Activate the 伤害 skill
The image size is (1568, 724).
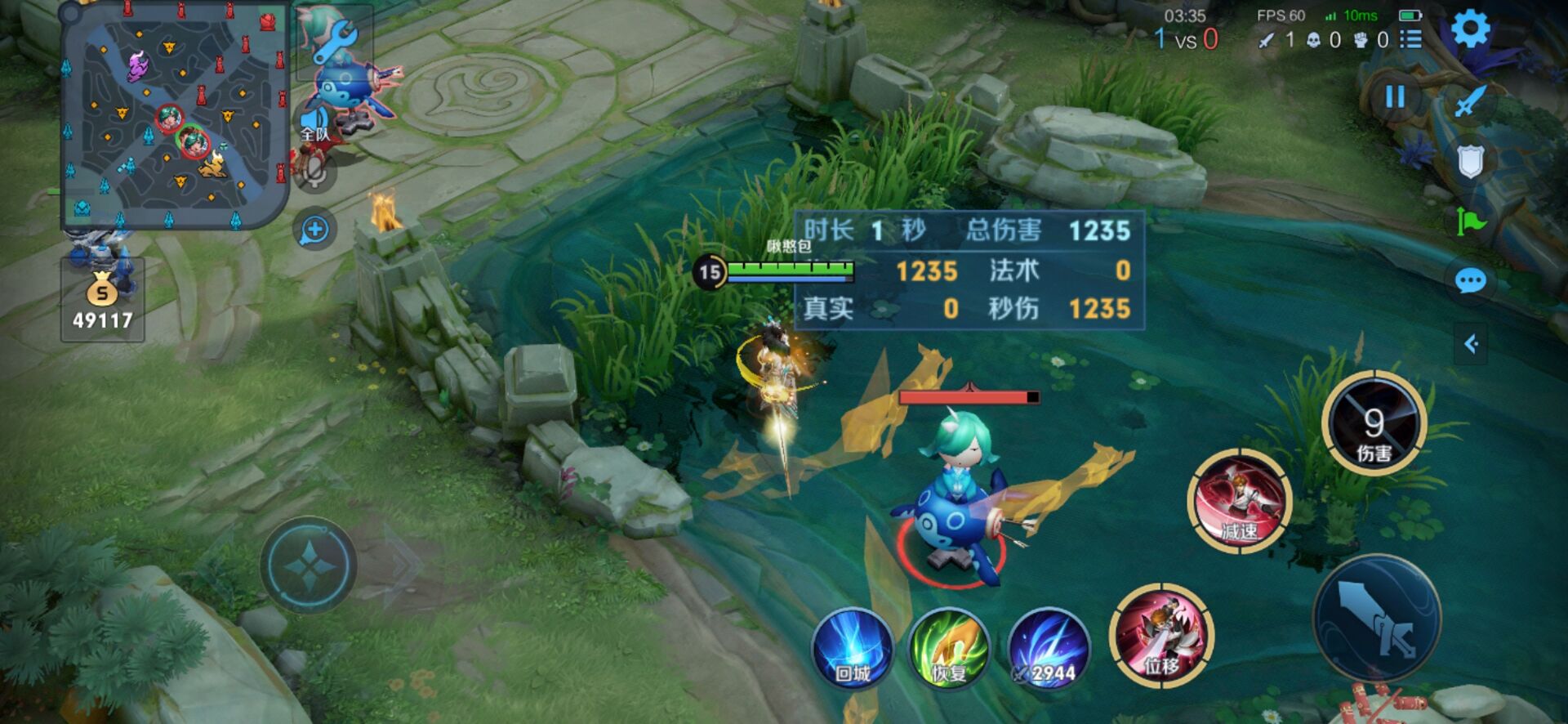[1374, 423]
